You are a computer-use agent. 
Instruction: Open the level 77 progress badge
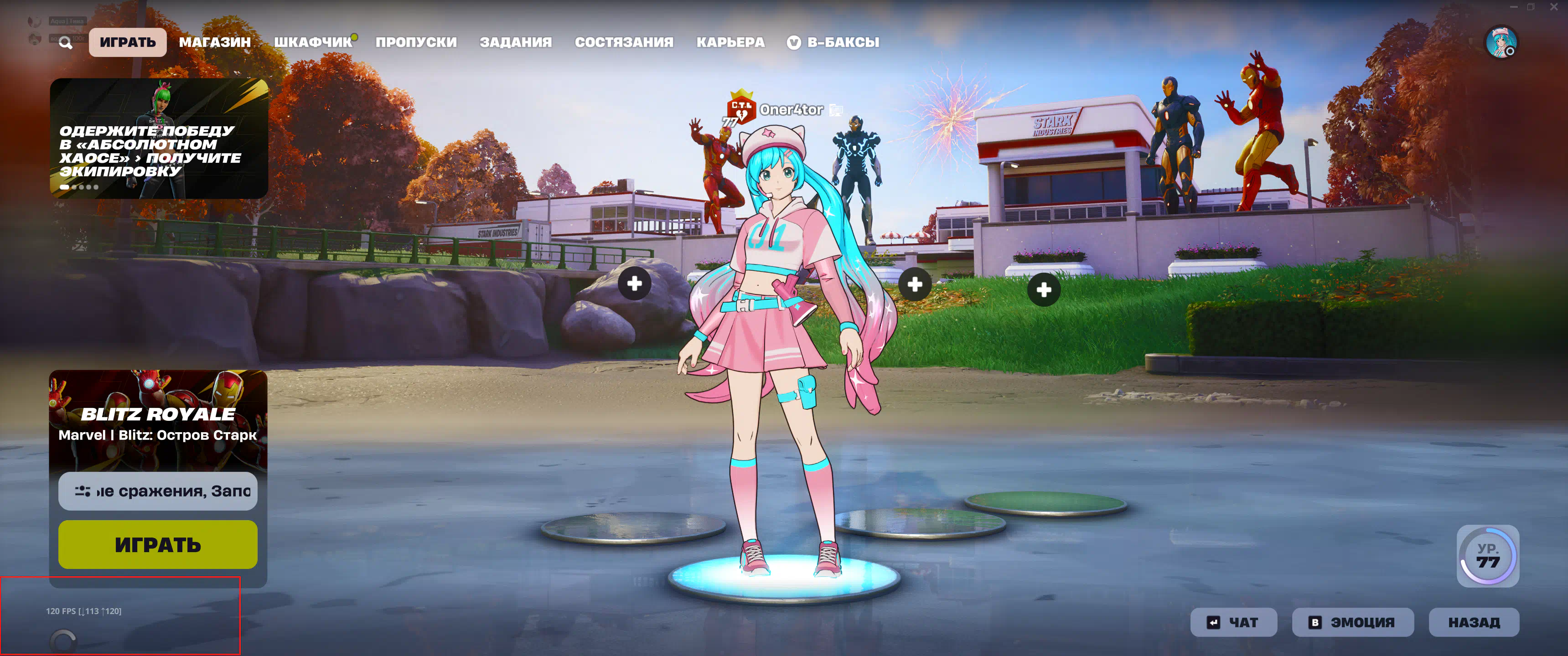1487,556
